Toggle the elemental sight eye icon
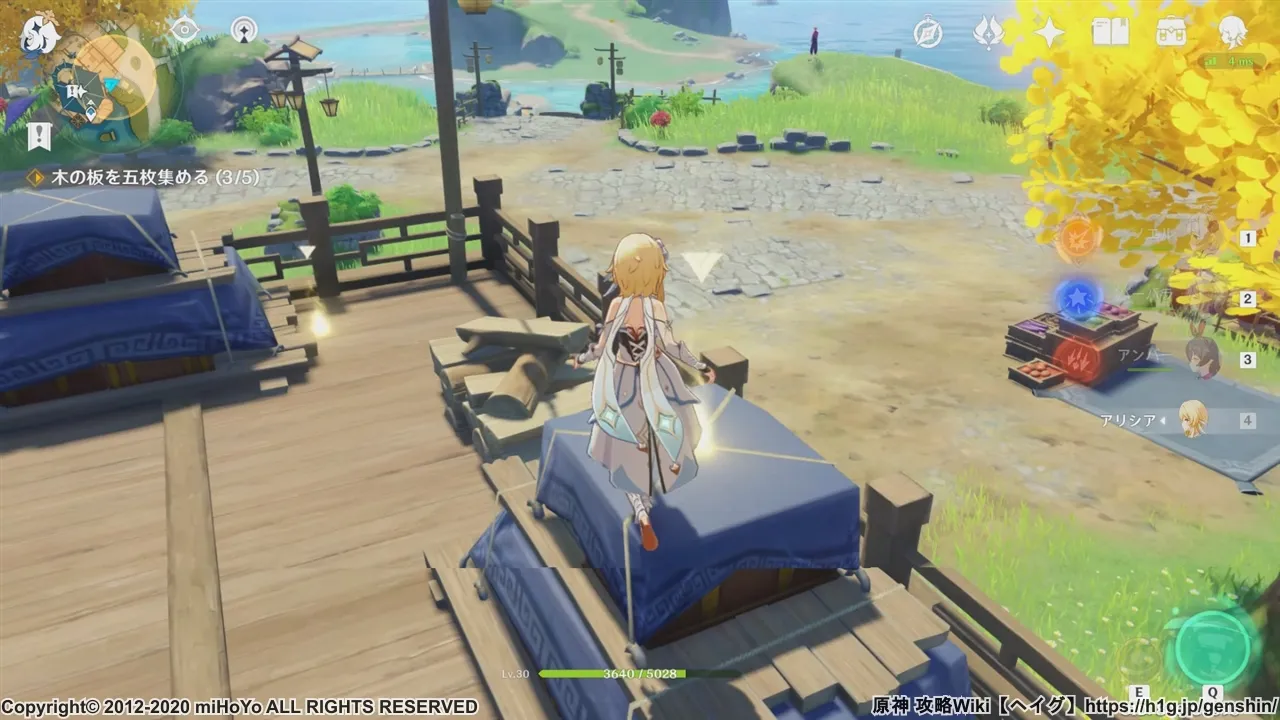Image resolution: width=1280 pixels, height=720 pixels. point(184,29)
